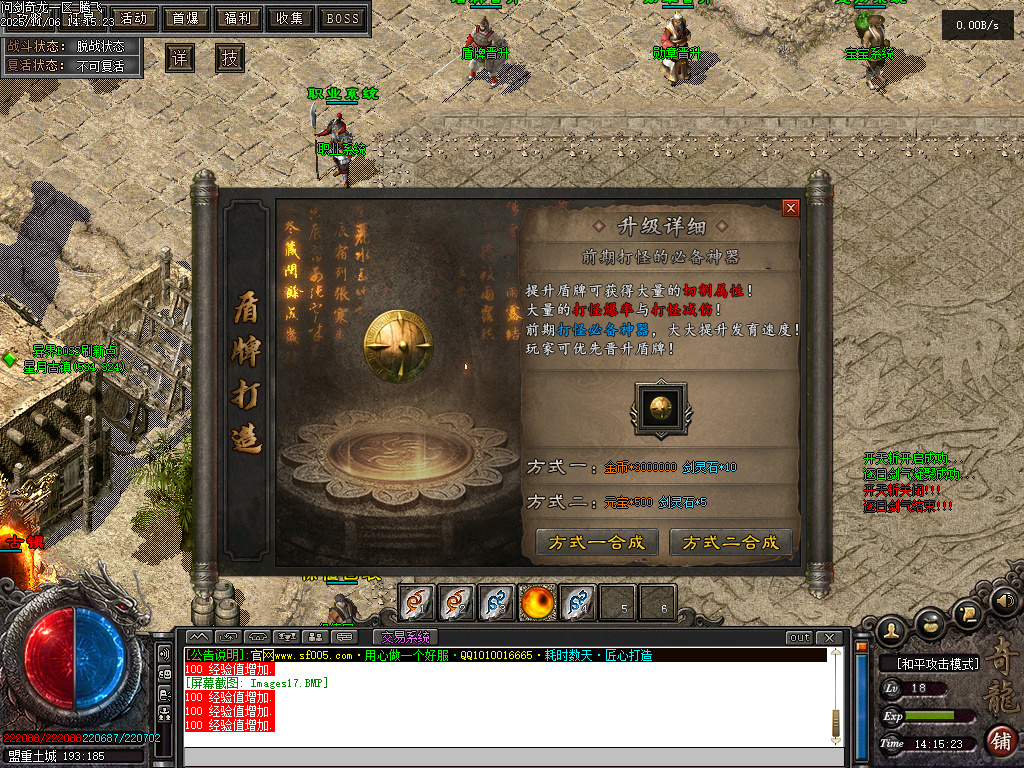Open the BOSS menu
The width and height of the screenshot is (1024, 768).
click(x=343, y=18)
